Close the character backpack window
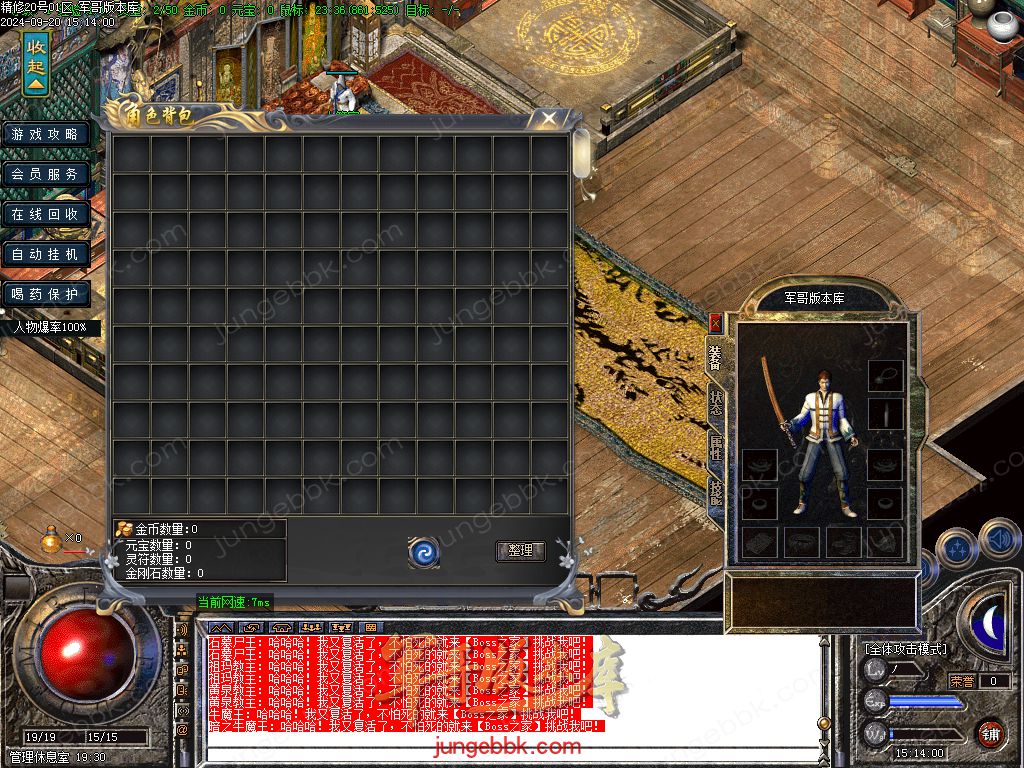 549,119
